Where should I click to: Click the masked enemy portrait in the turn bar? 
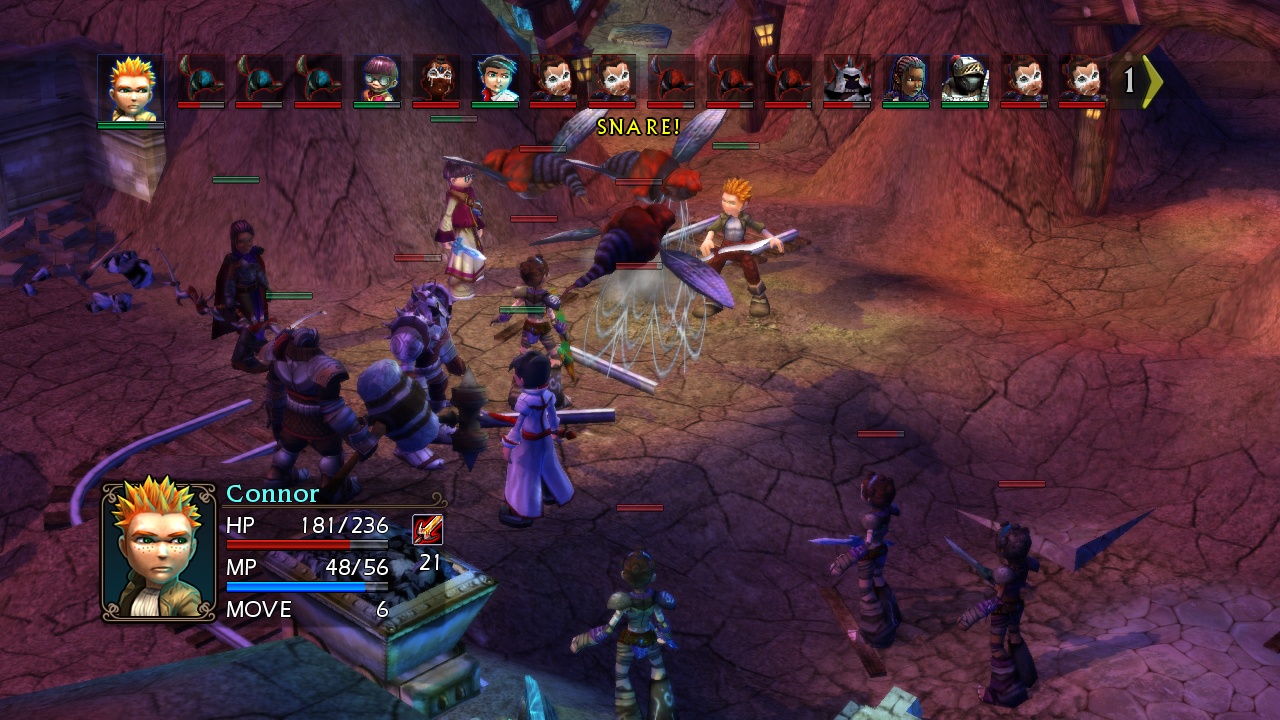[438, 80]
